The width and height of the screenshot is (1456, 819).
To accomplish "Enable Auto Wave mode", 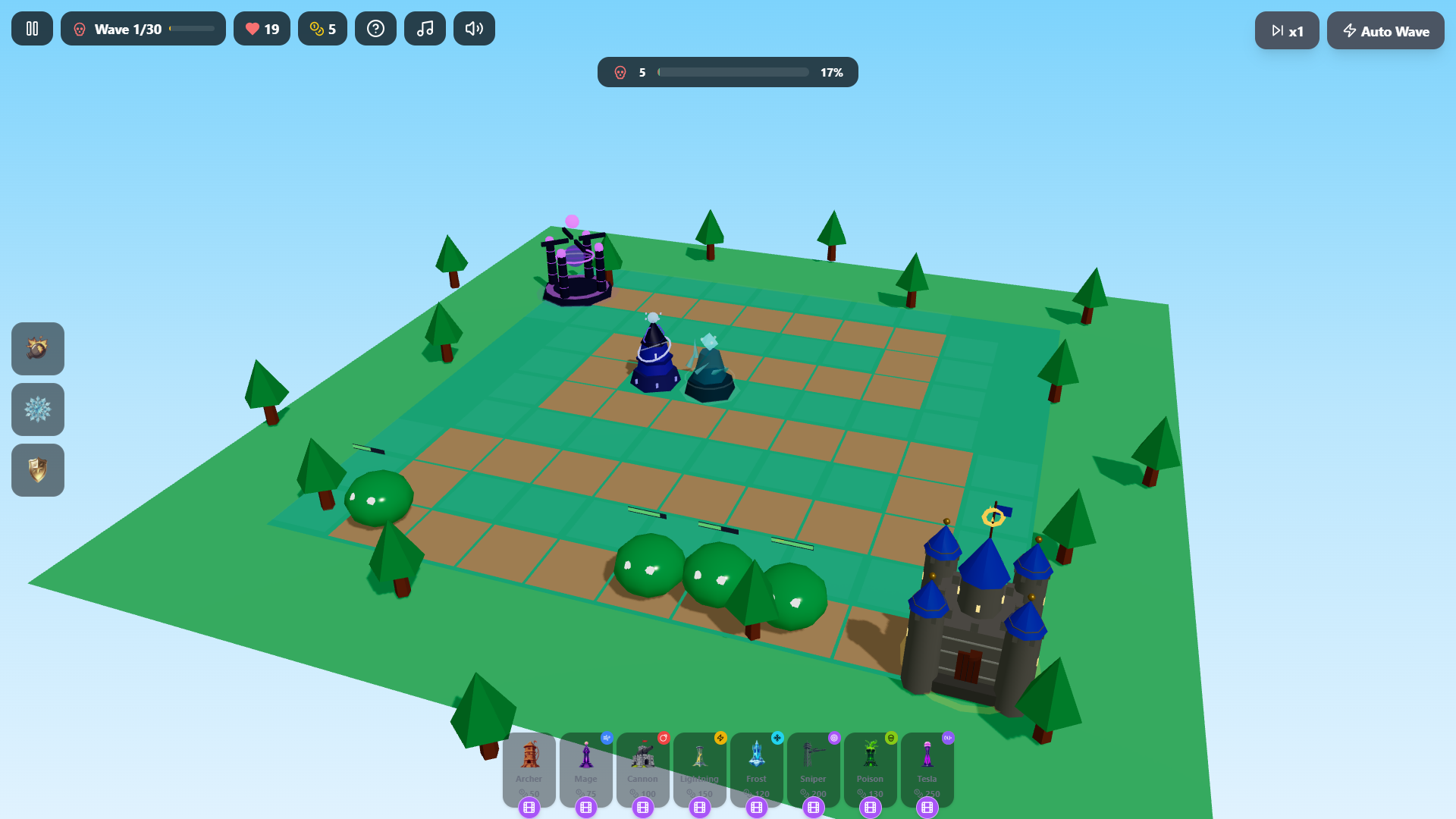I will (x=1385, y=31).
